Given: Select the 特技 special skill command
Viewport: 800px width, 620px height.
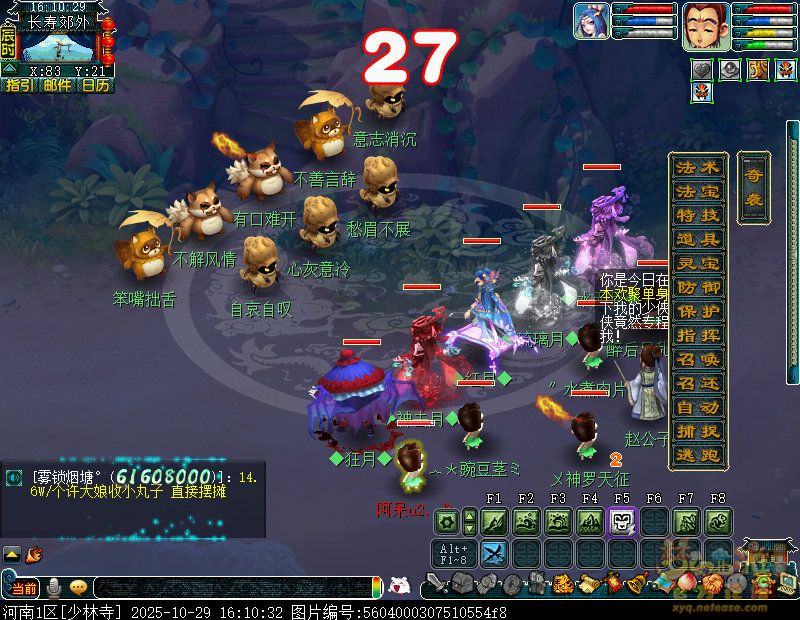Looking at the screenshot, I should [x=697, y=216].
